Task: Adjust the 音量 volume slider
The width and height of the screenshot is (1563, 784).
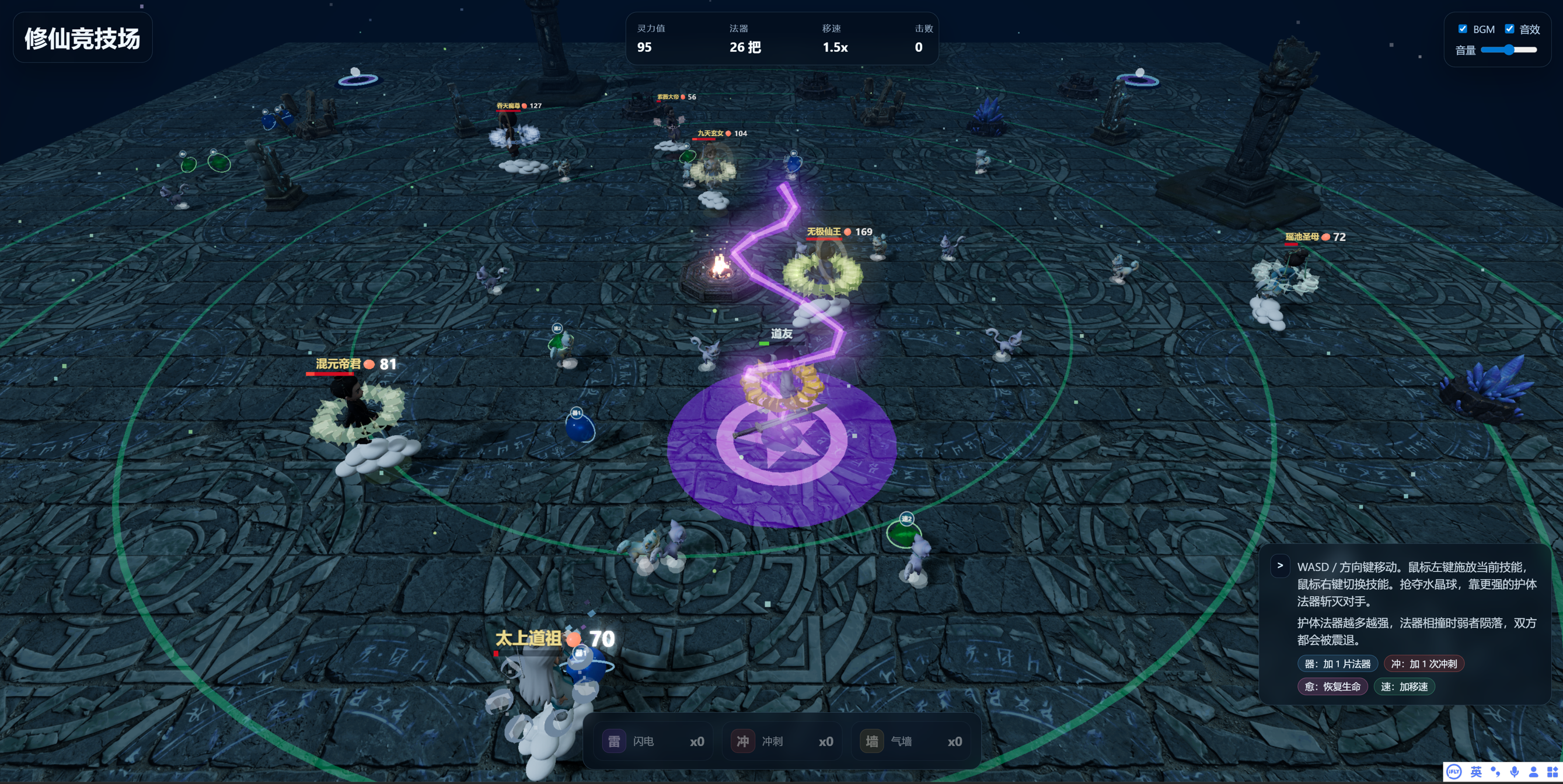Action: (x=1508, y=50)
